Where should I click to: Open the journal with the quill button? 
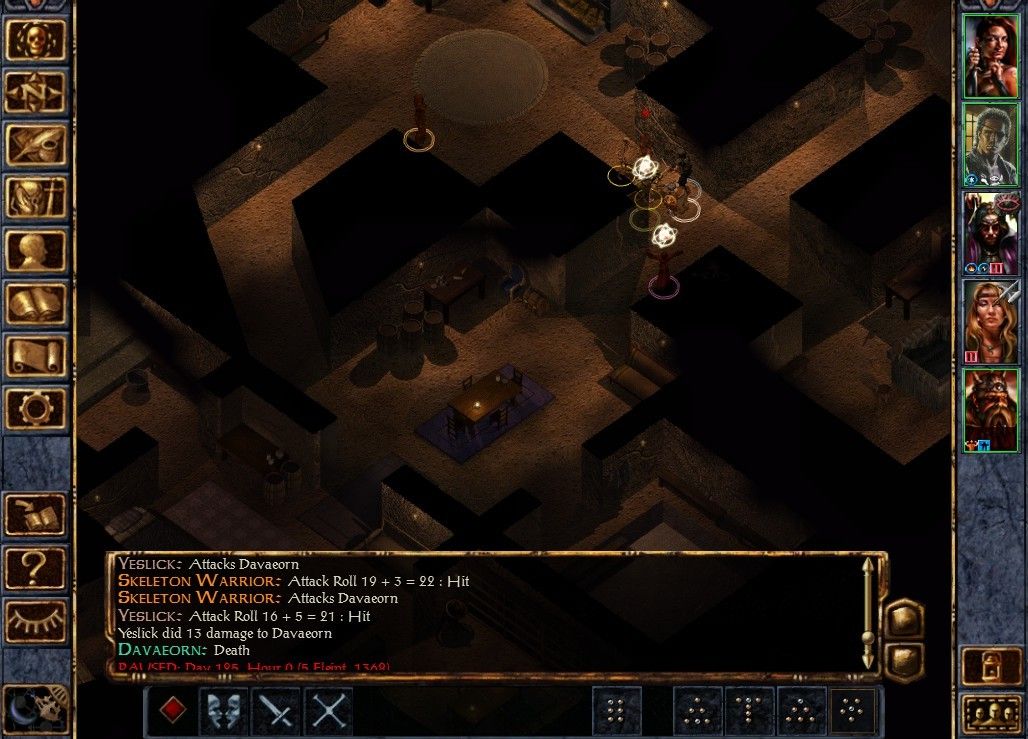click(x=36, y=145)
